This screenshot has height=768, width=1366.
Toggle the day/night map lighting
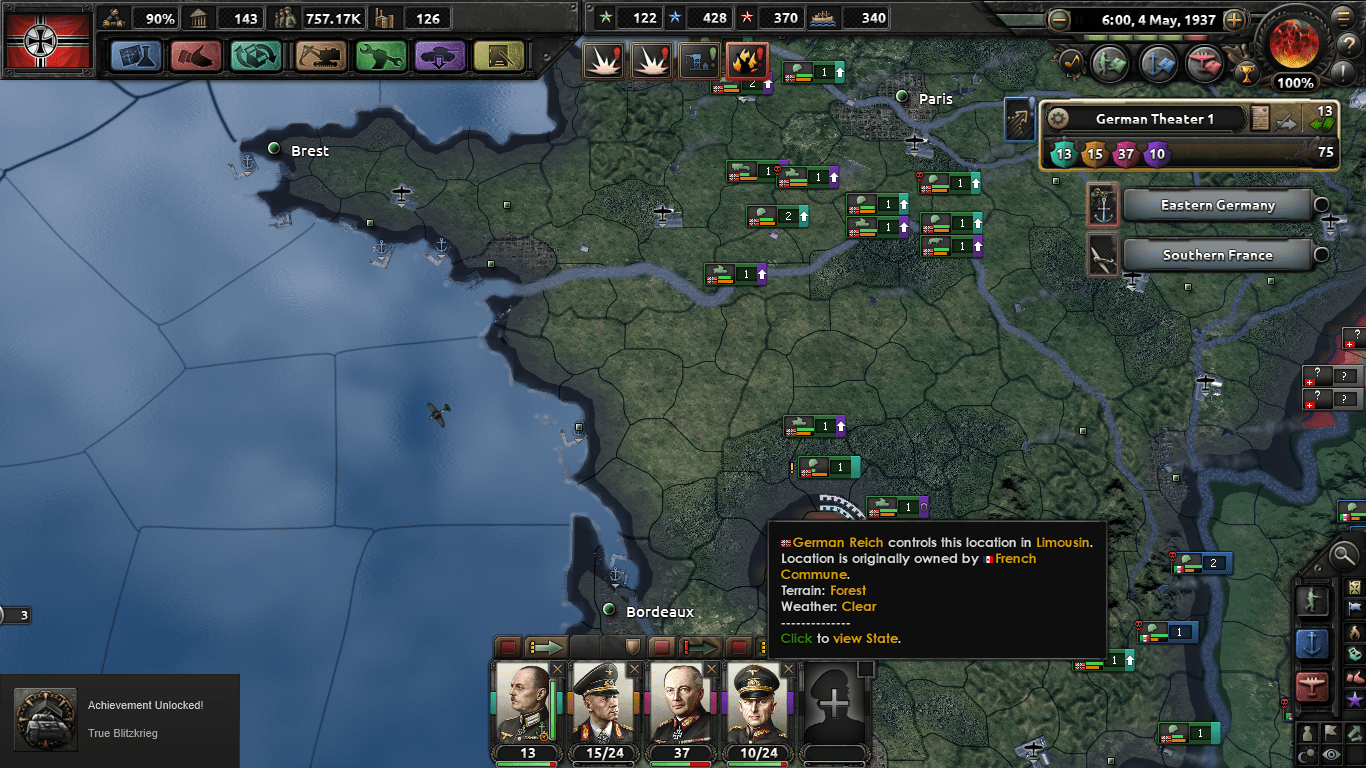tap(1306, 752)
